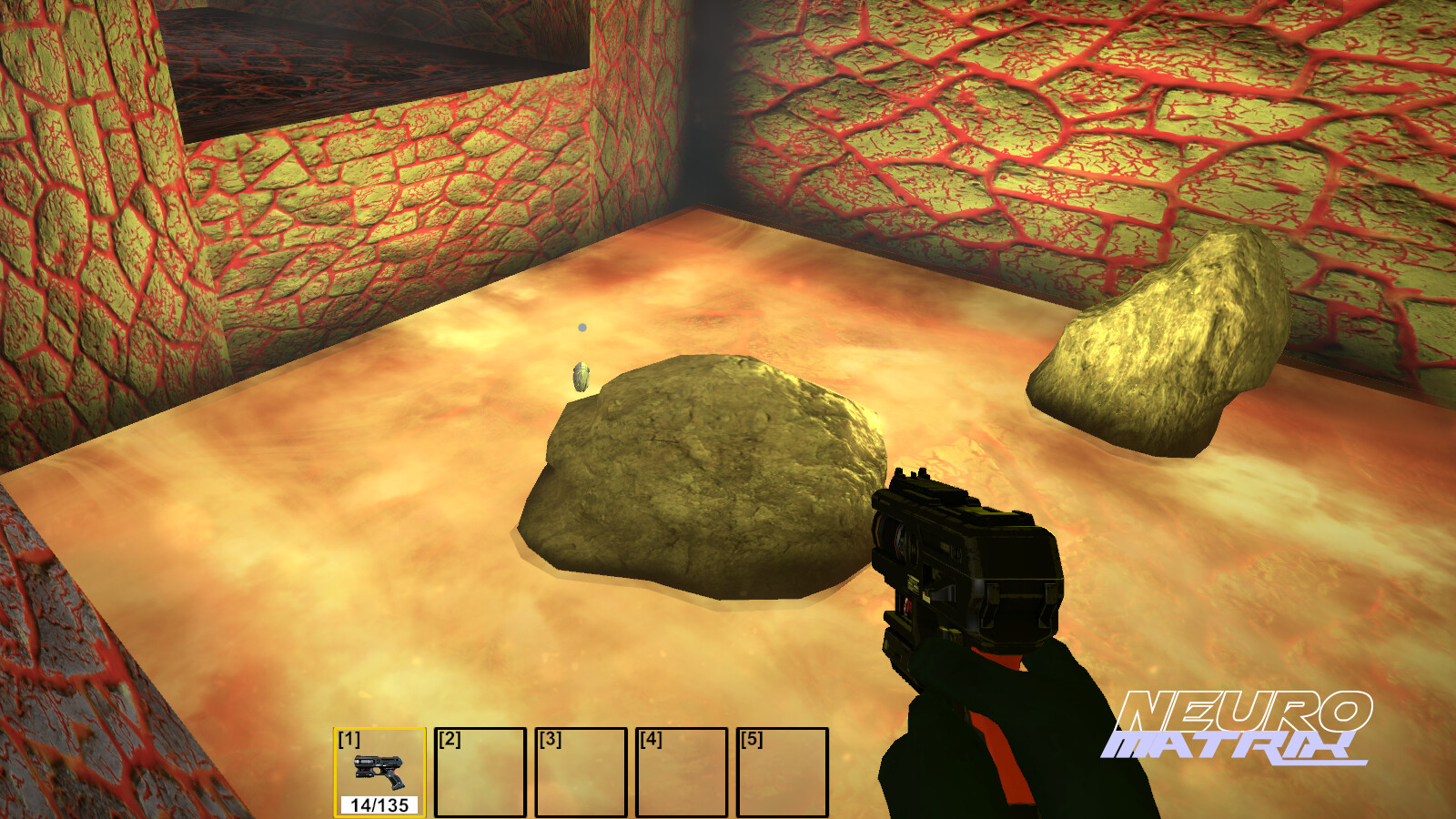Viewport: 1456px width, 819px height.
Task: Click the middle hotbar slot labeled [3]
Action: coord(582,773)
